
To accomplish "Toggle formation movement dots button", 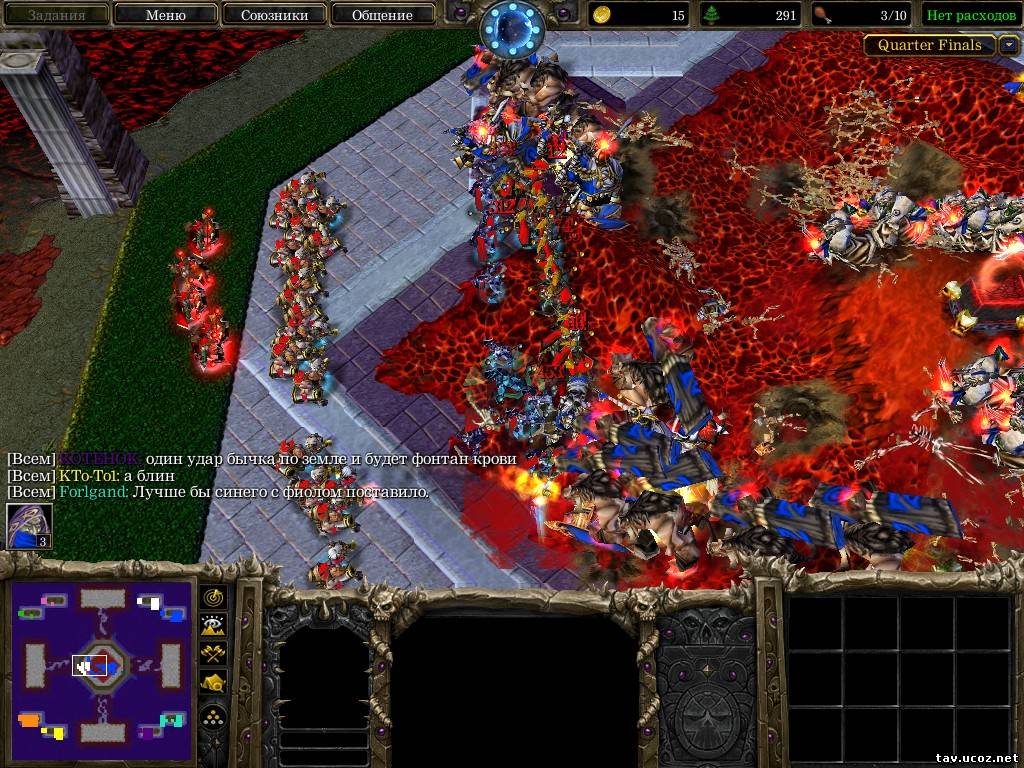I will click(215, 715).
